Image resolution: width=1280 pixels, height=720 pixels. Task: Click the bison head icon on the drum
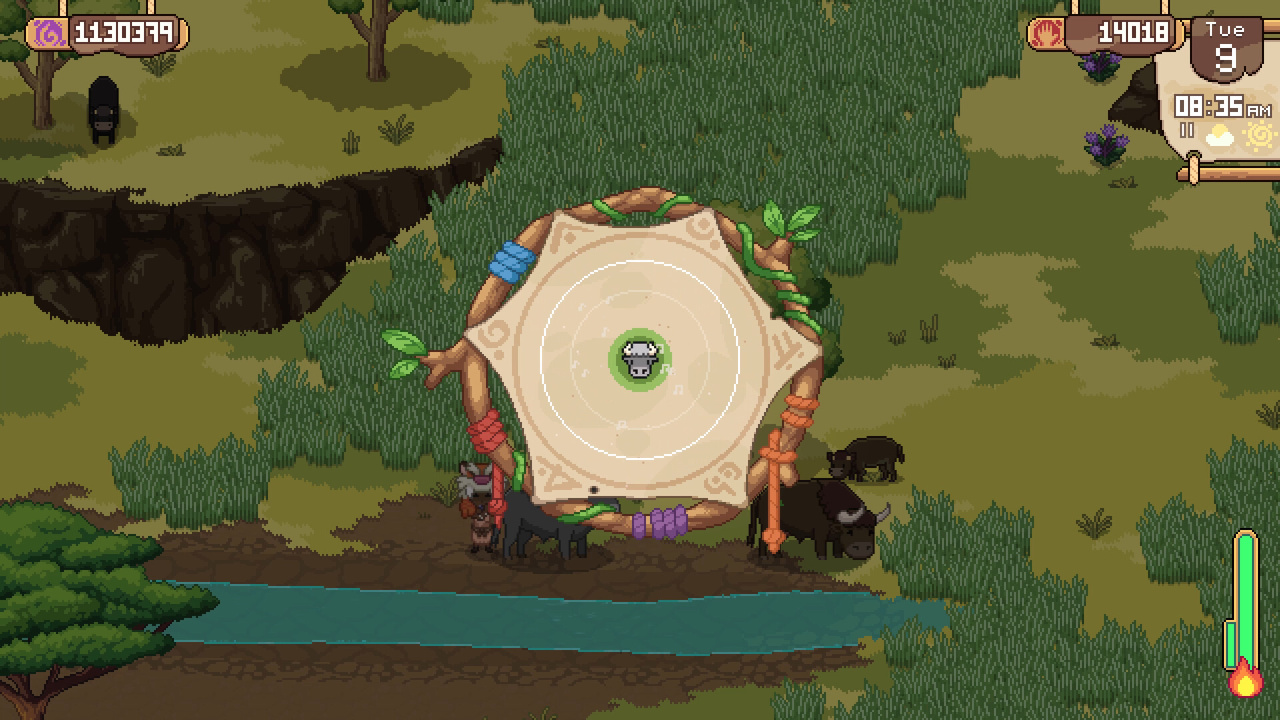point(639,359)
